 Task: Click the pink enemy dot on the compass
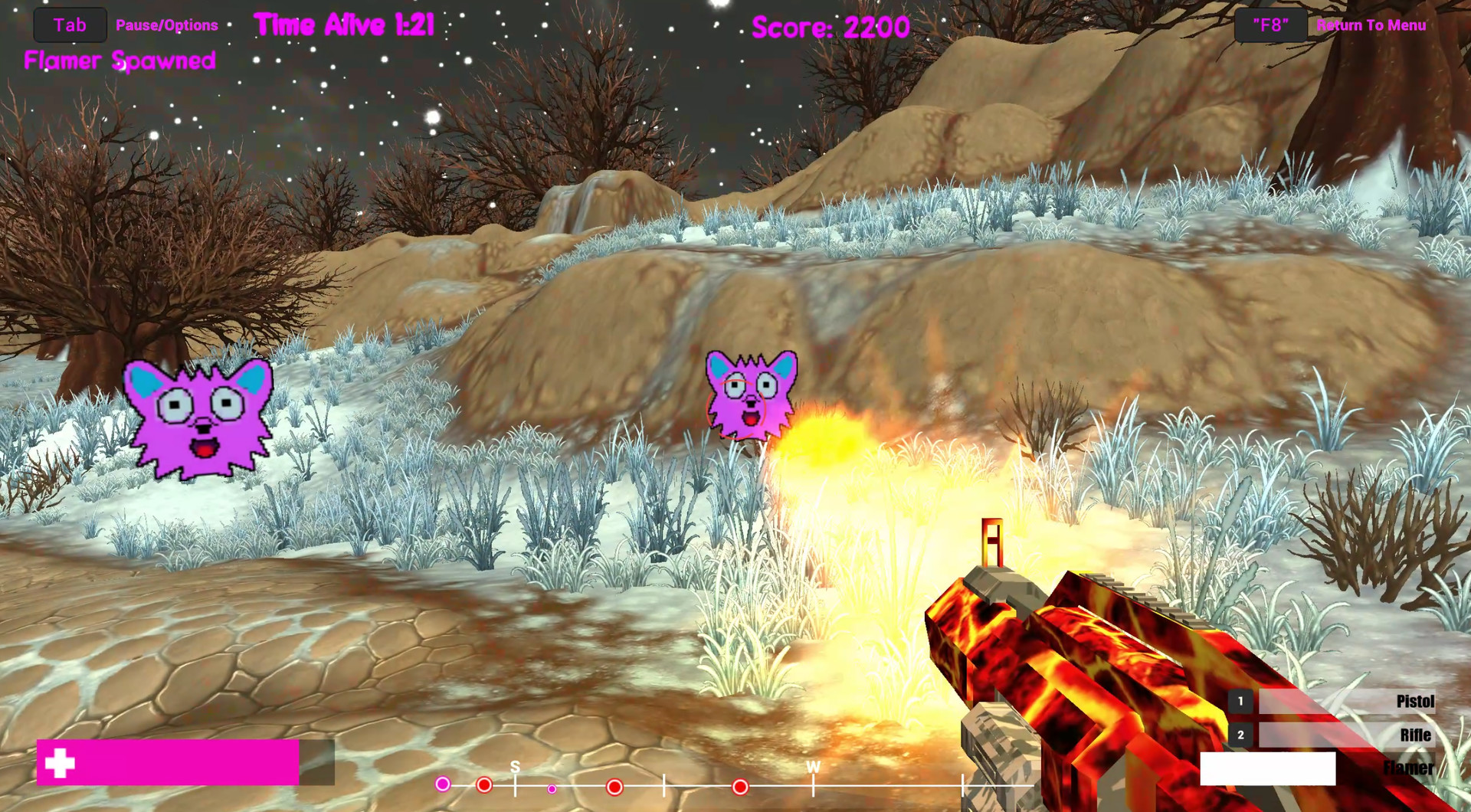(441, 784)
